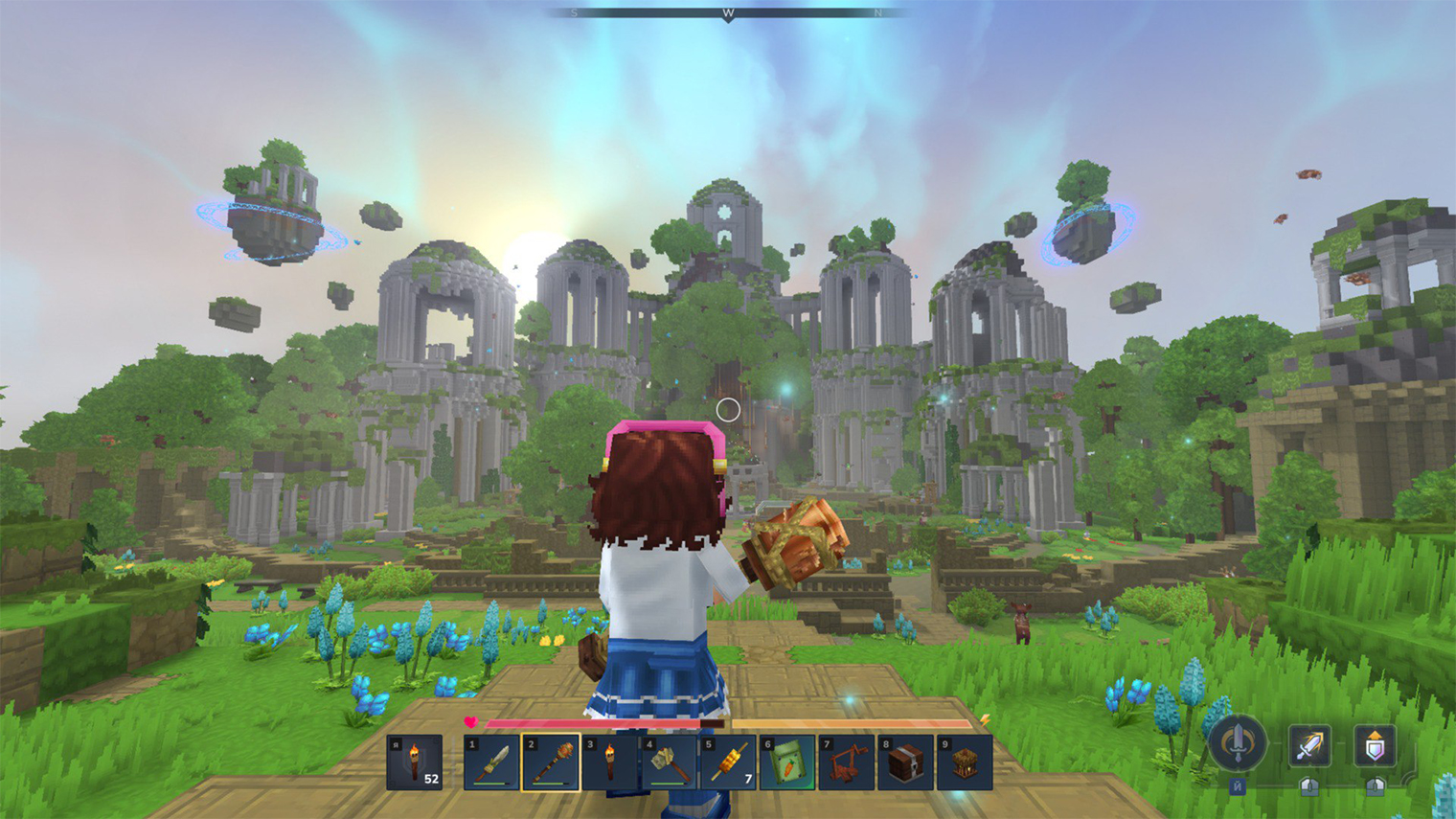Select the spiked mace in hotbar slot 2
This screenshot has height=819, width=1456.
[553, 762]
